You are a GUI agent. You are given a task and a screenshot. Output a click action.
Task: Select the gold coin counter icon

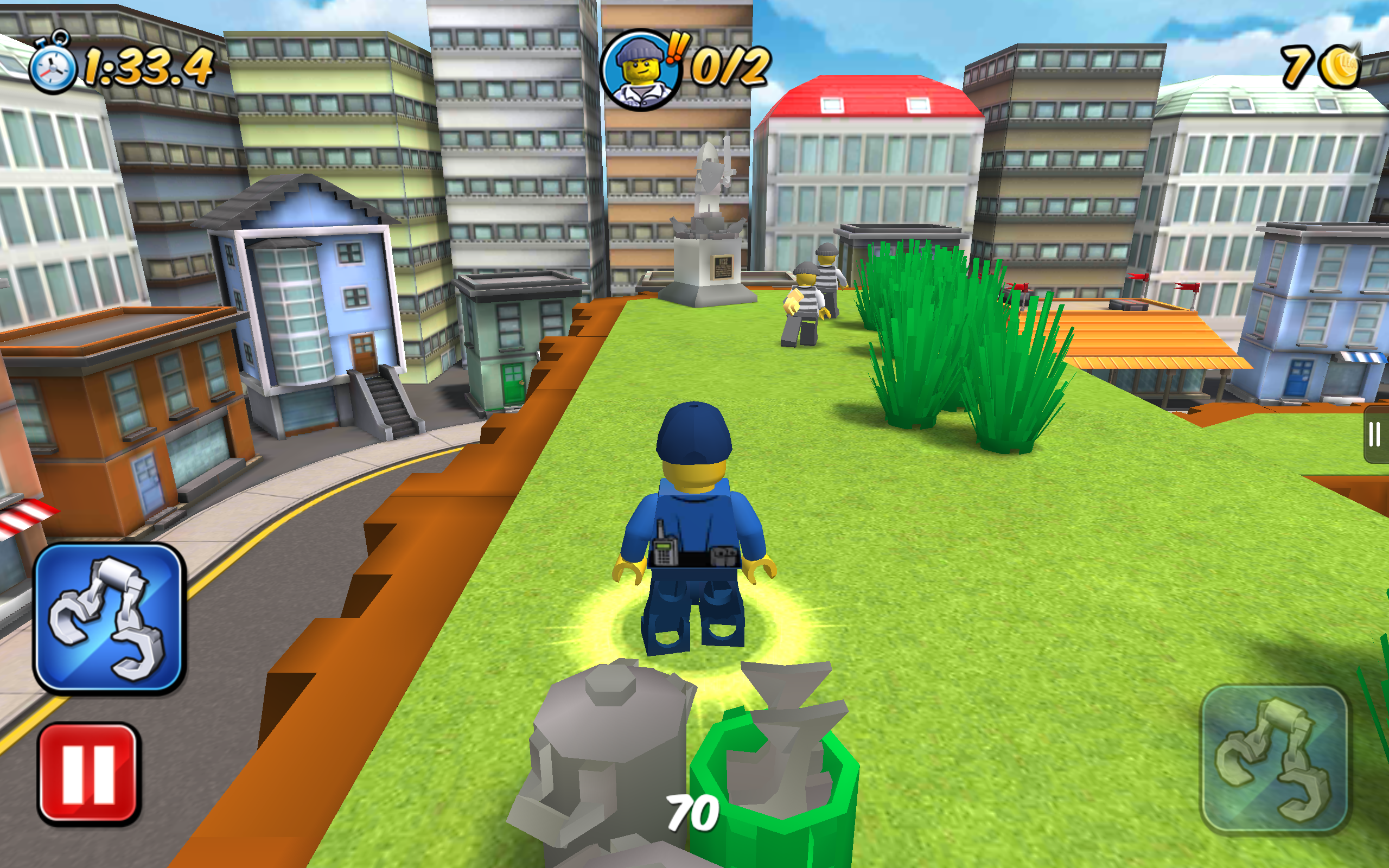[1340, 66]
